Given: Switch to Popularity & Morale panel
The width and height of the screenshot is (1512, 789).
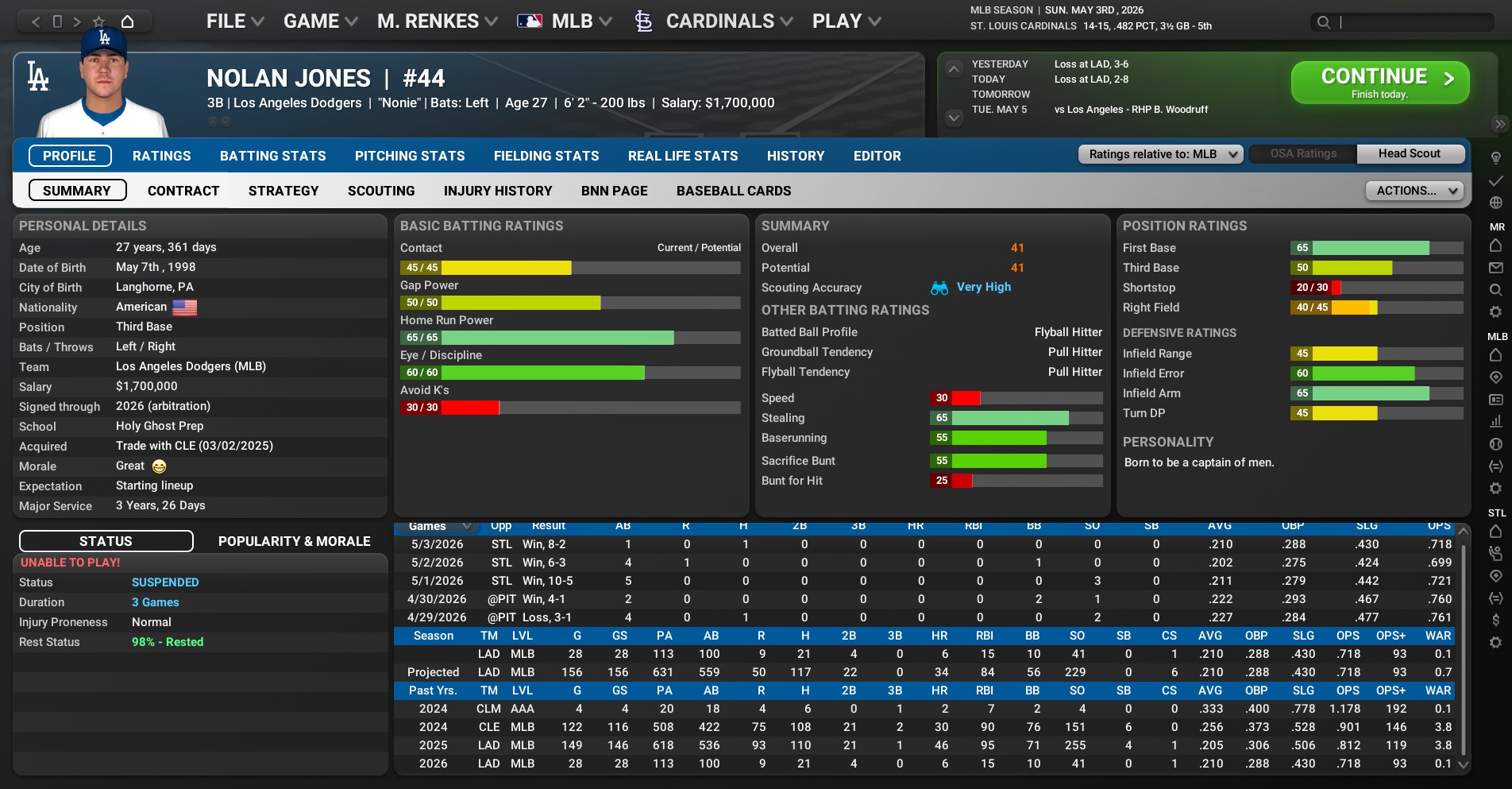Looking at the screenshot, I should tap(294, 541).
